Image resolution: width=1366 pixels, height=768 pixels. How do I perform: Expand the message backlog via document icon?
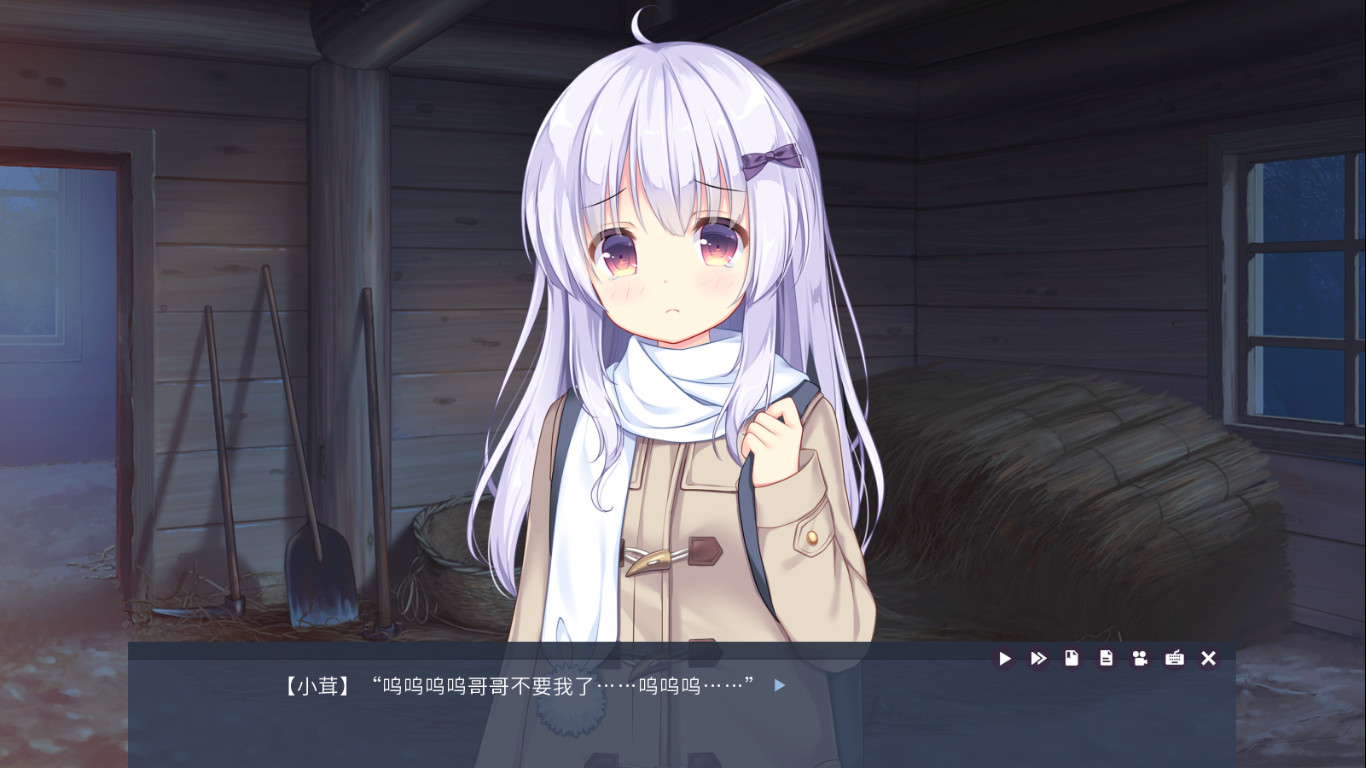point(1106,658)
